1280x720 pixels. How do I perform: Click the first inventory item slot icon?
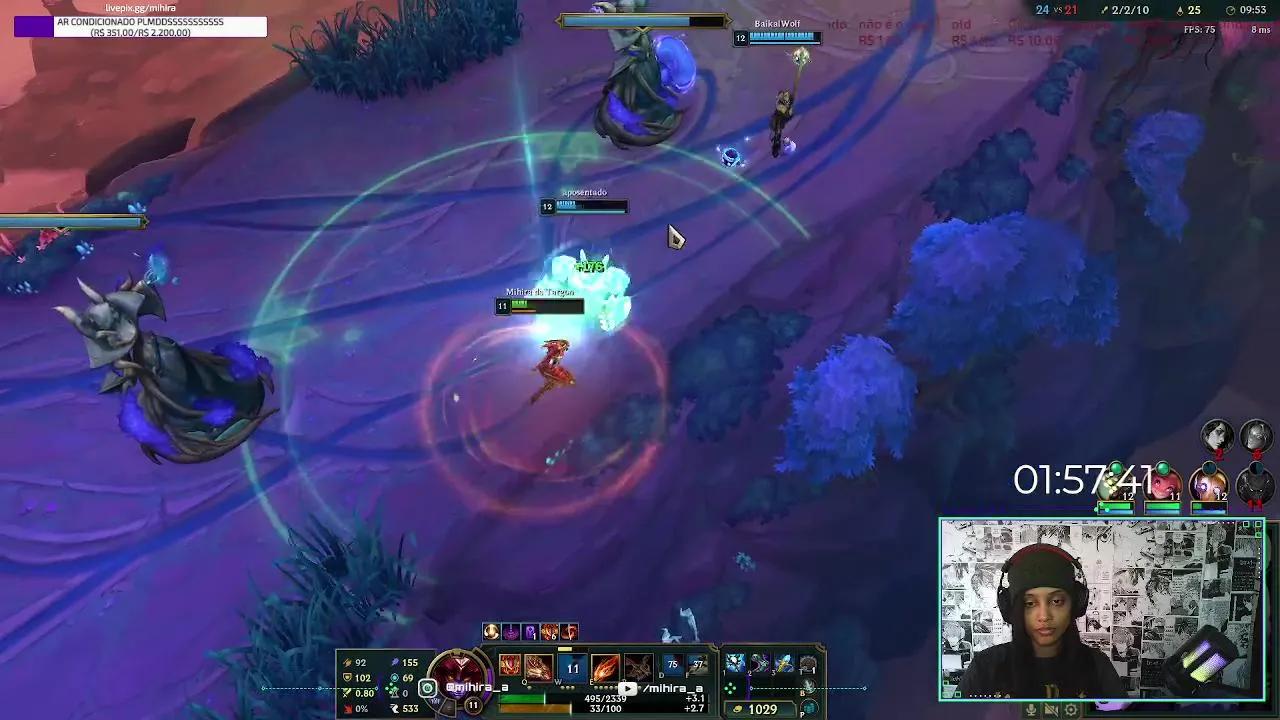735,662
